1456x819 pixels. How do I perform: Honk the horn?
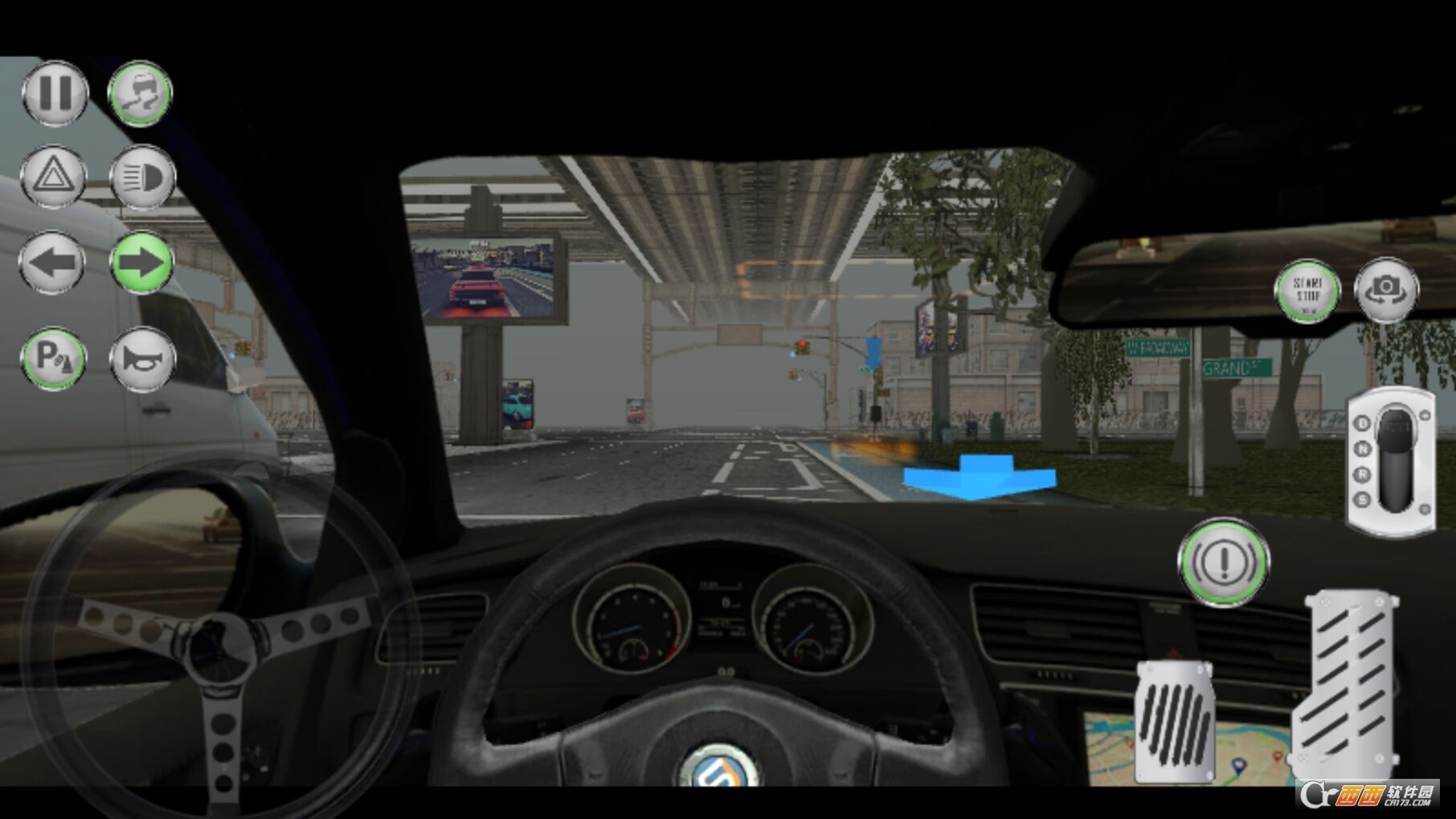point(141,360)
